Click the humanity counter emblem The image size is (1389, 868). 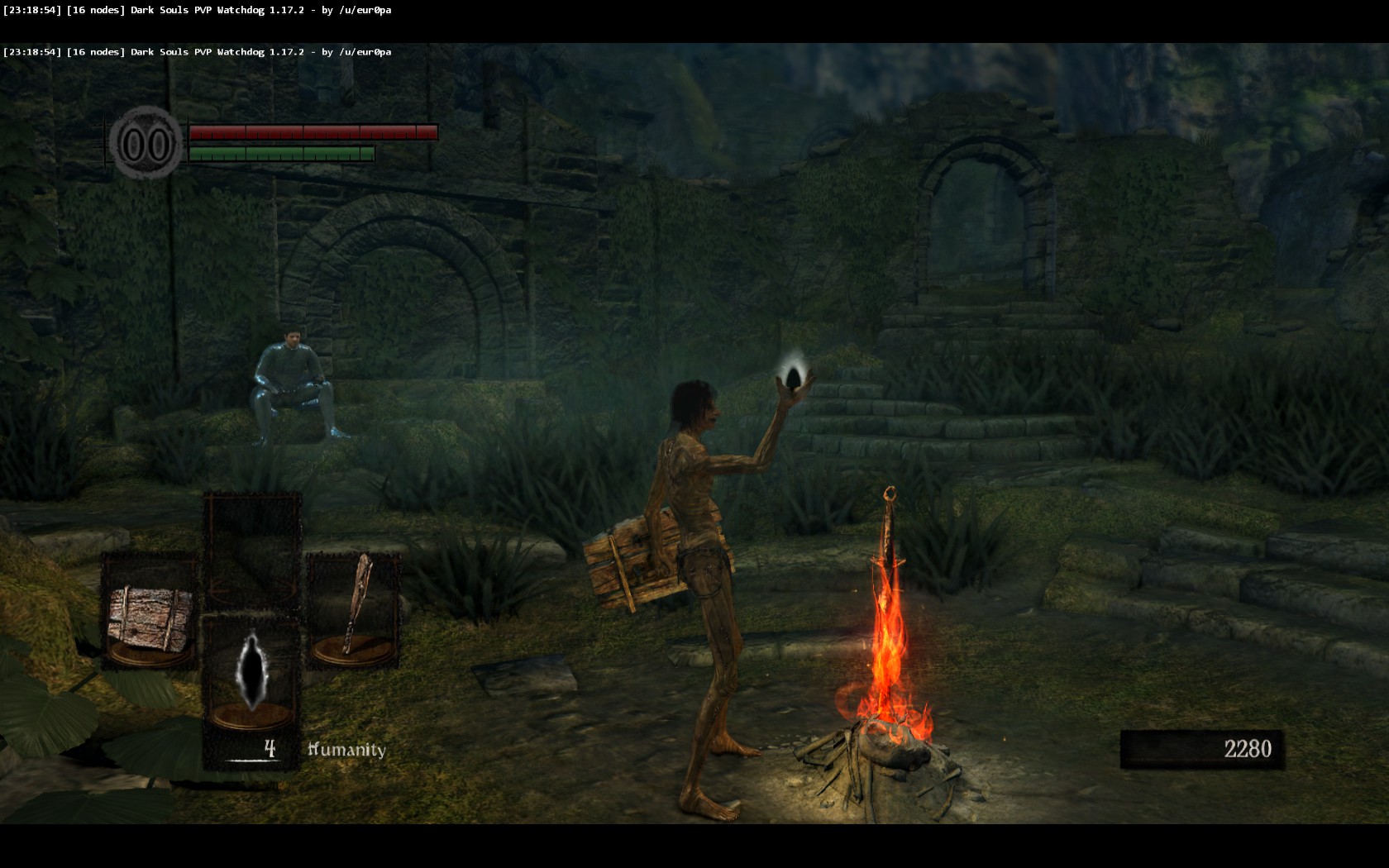(x=146, y=145)
